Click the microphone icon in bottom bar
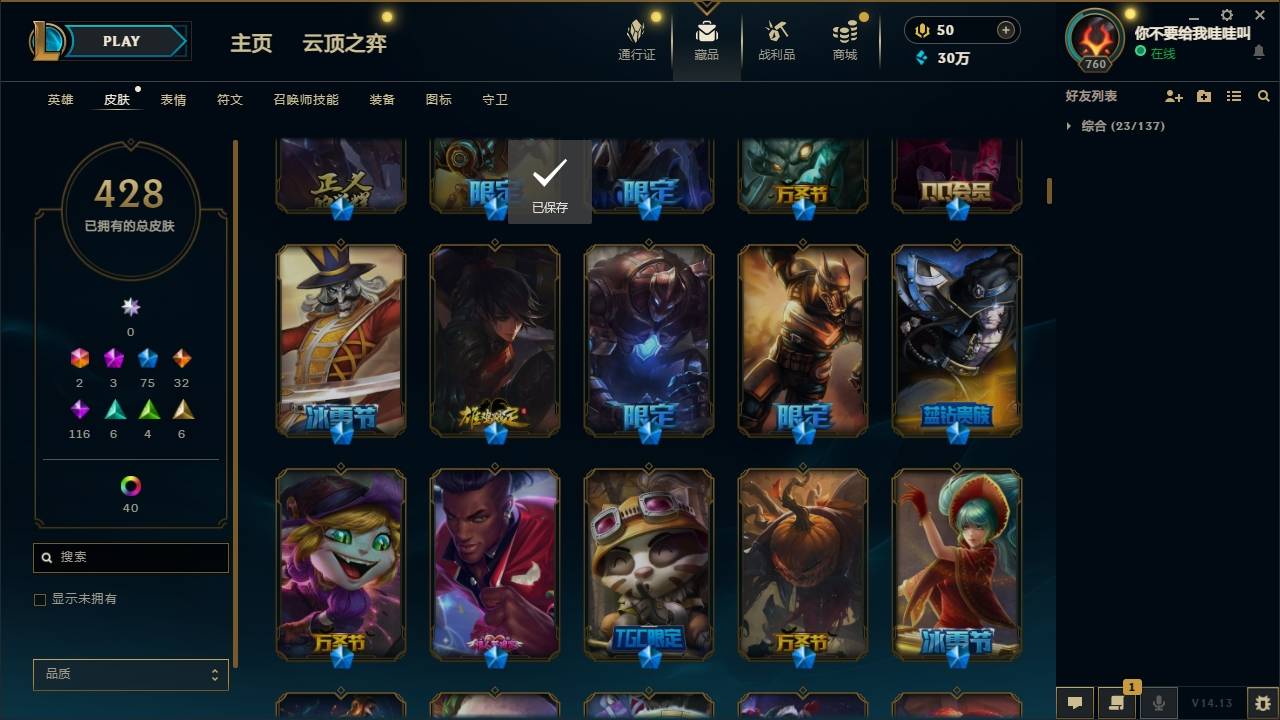 1157,703
